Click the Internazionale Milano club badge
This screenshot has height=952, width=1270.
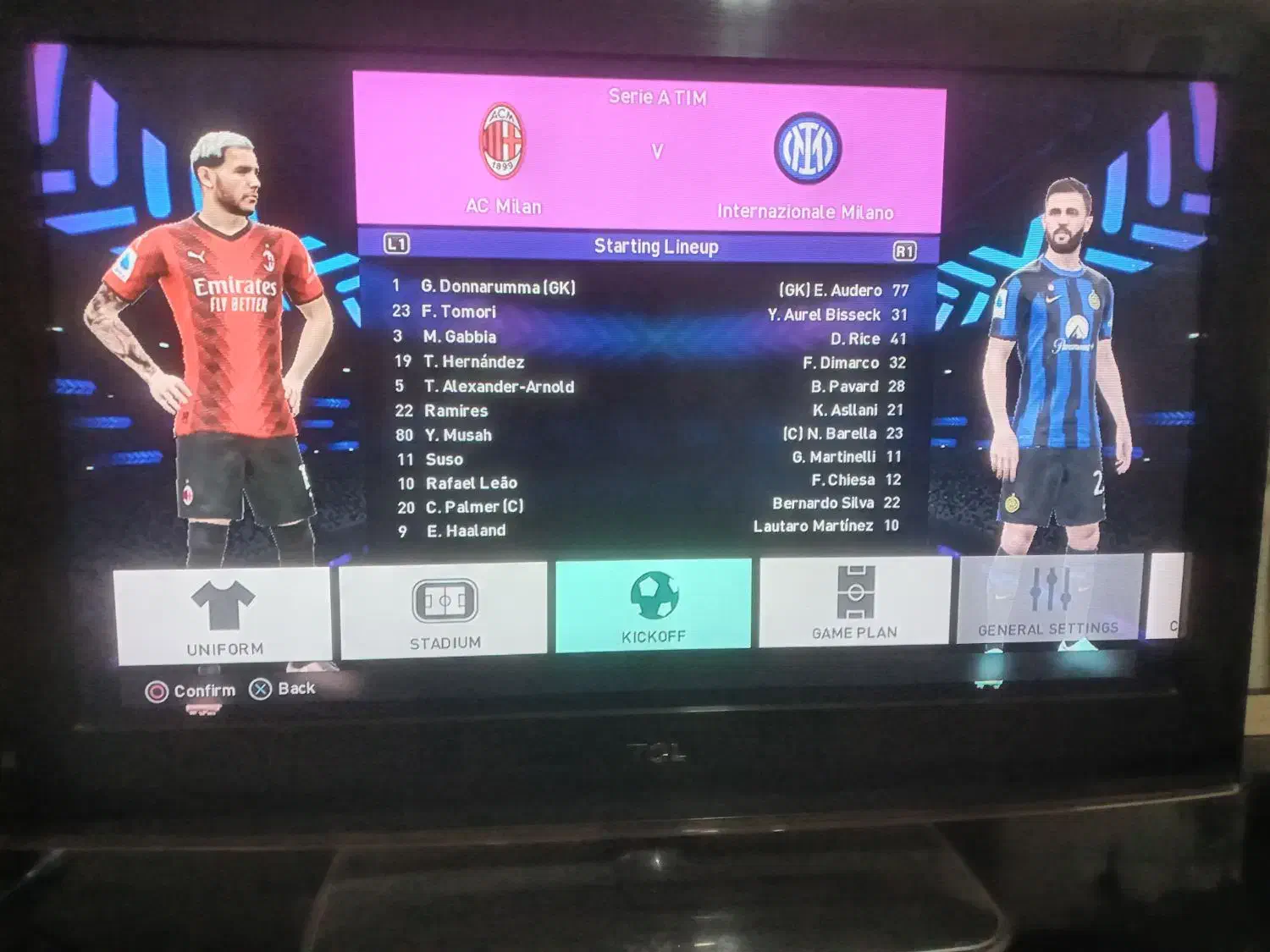pyautogui.click(x=806, y=146)
